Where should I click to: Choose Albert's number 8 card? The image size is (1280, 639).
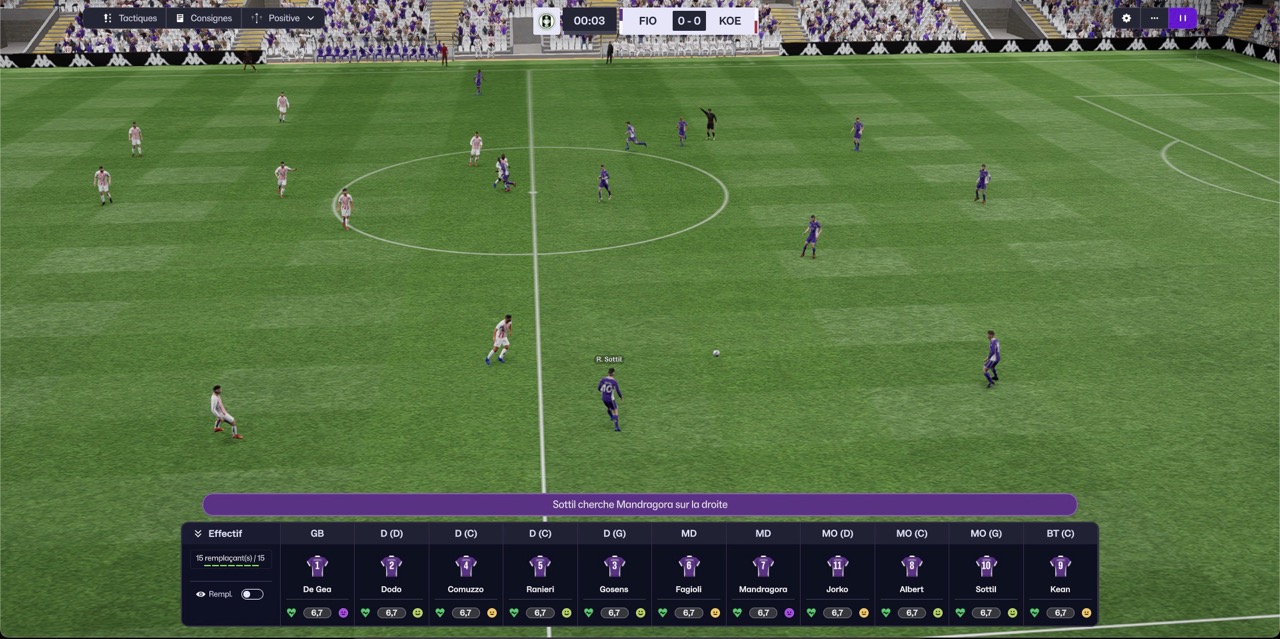tap(912, 573)
